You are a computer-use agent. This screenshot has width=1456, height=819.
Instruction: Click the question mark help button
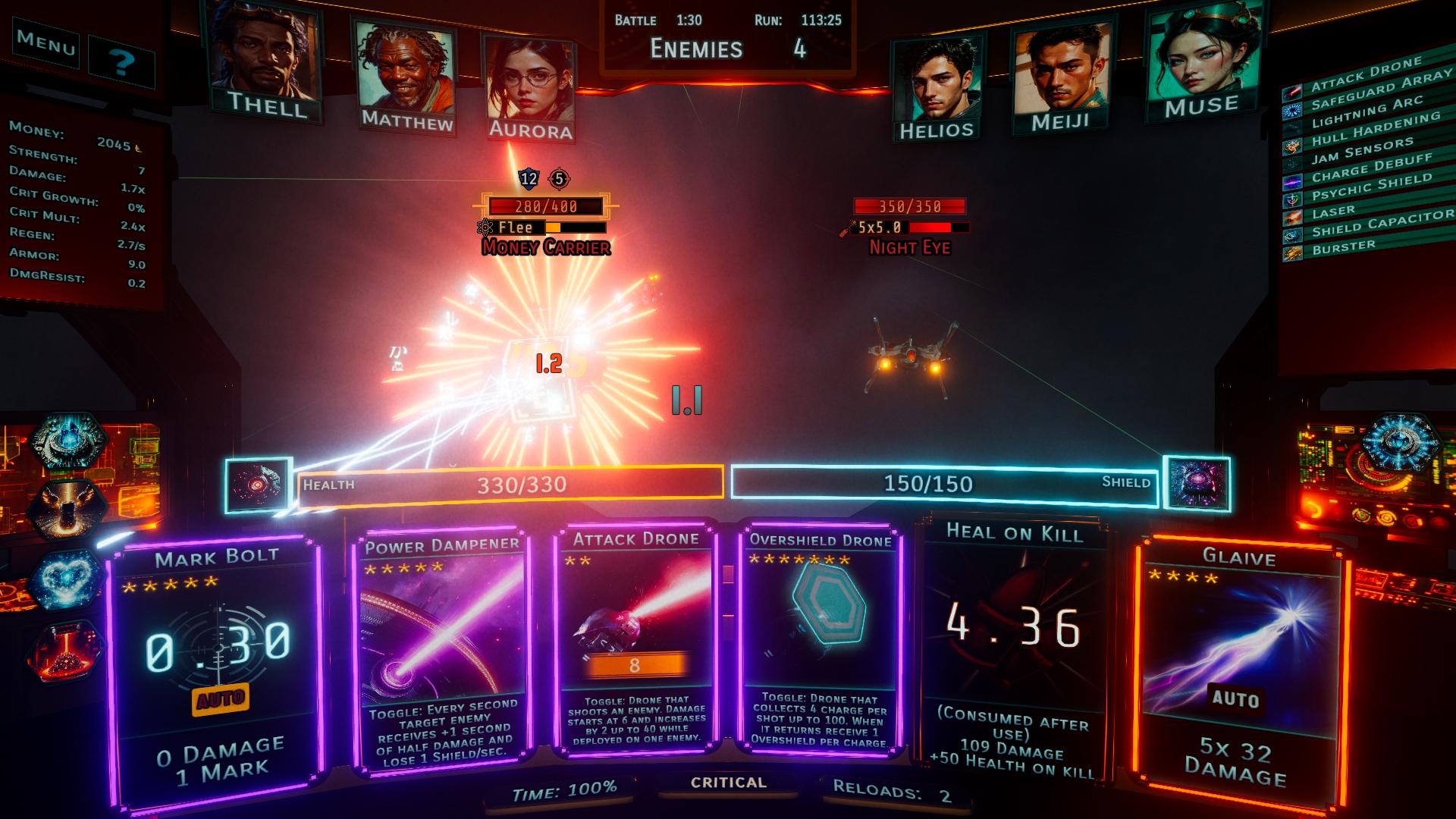[x=121, y=61]
